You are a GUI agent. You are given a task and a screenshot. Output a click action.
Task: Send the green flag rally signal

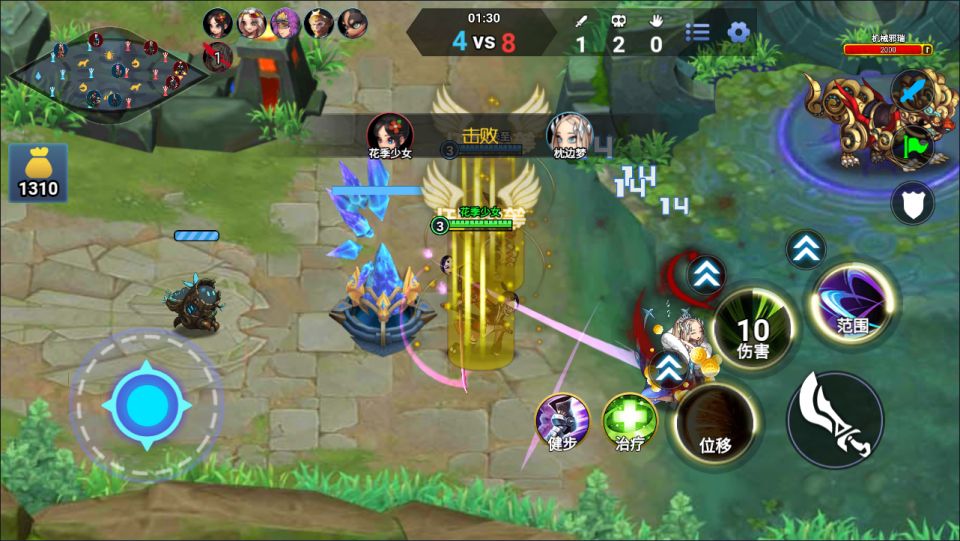coord(913,148)
